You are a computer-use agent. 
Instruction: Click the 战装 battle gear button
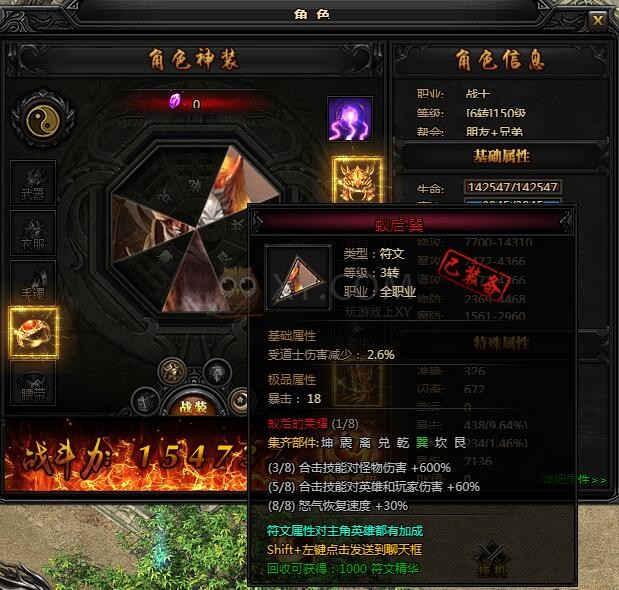click(x=193, y=406)
